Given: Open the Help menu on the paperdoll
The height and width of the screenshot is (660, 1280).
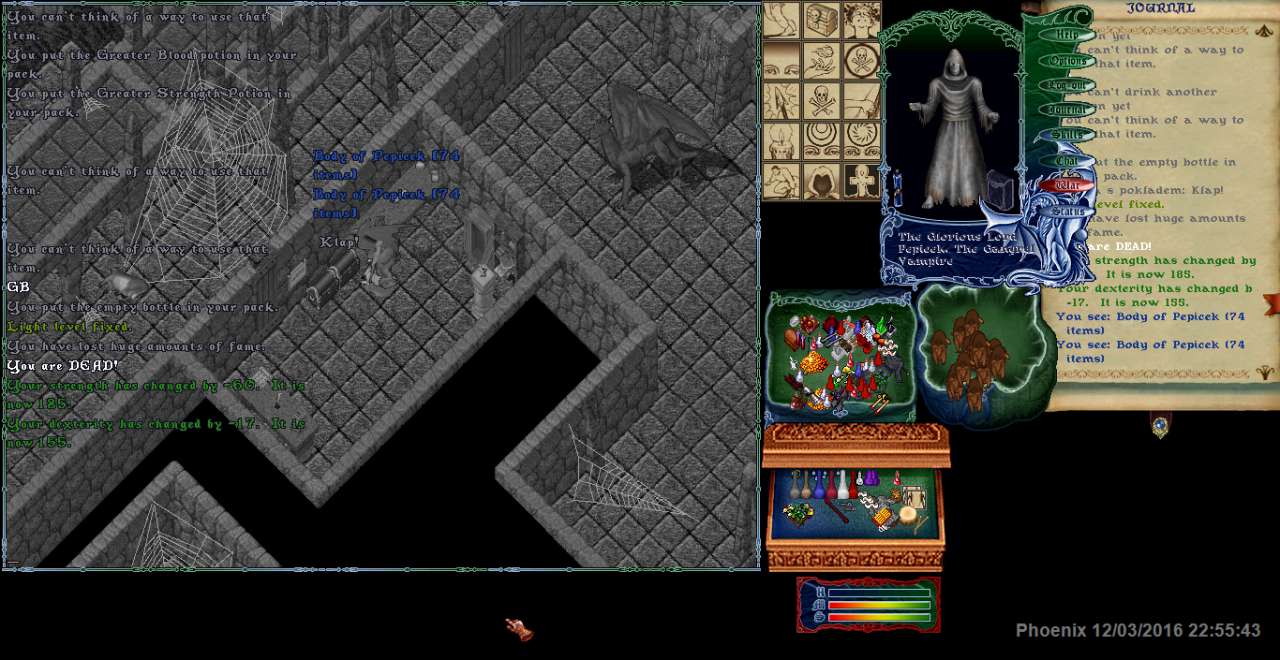Looking at the screenshot, I should click(x=1067, y=35).
